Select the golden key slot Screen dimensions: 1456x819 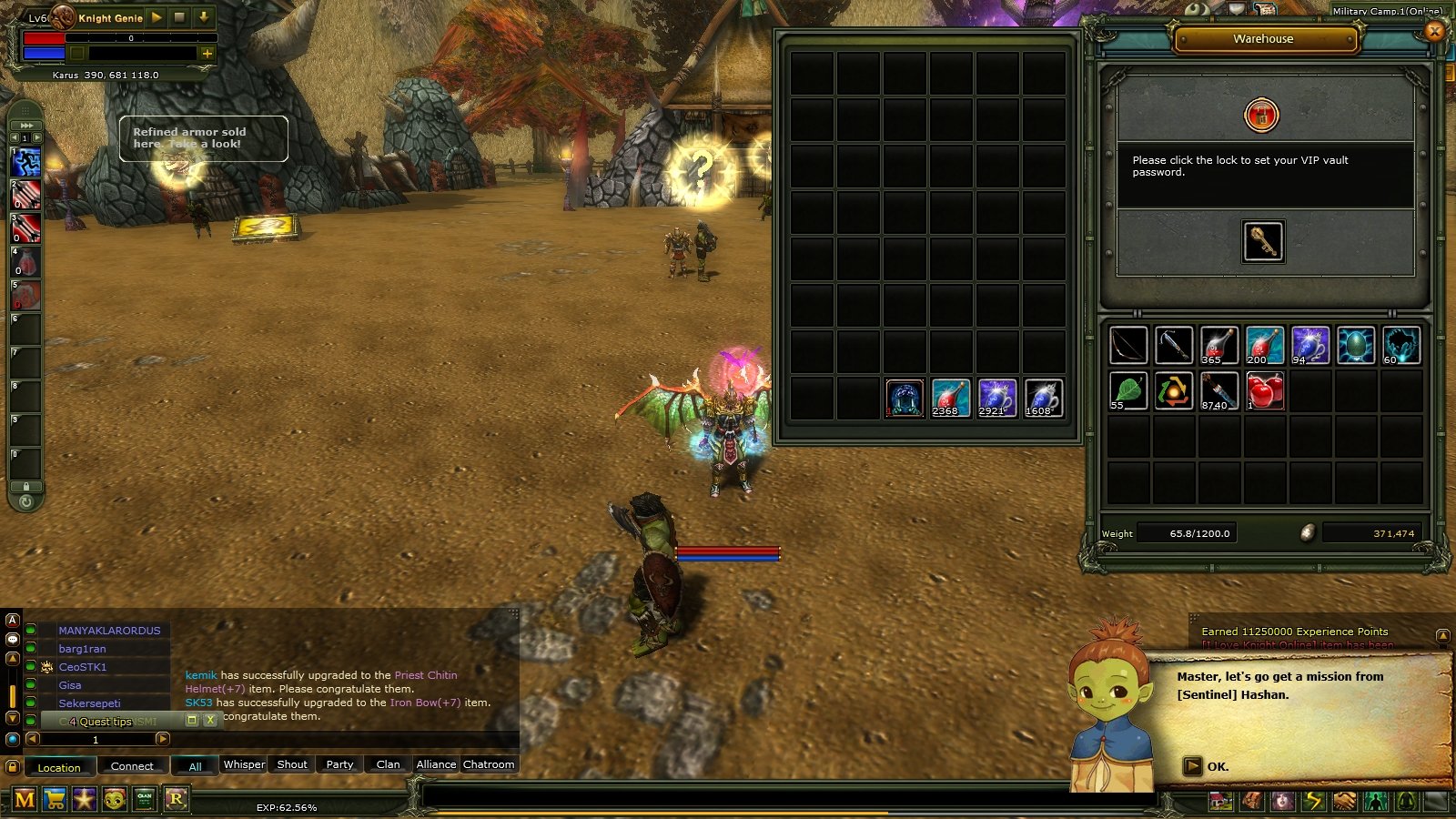pyautogui.click(x=1263, y=241)
